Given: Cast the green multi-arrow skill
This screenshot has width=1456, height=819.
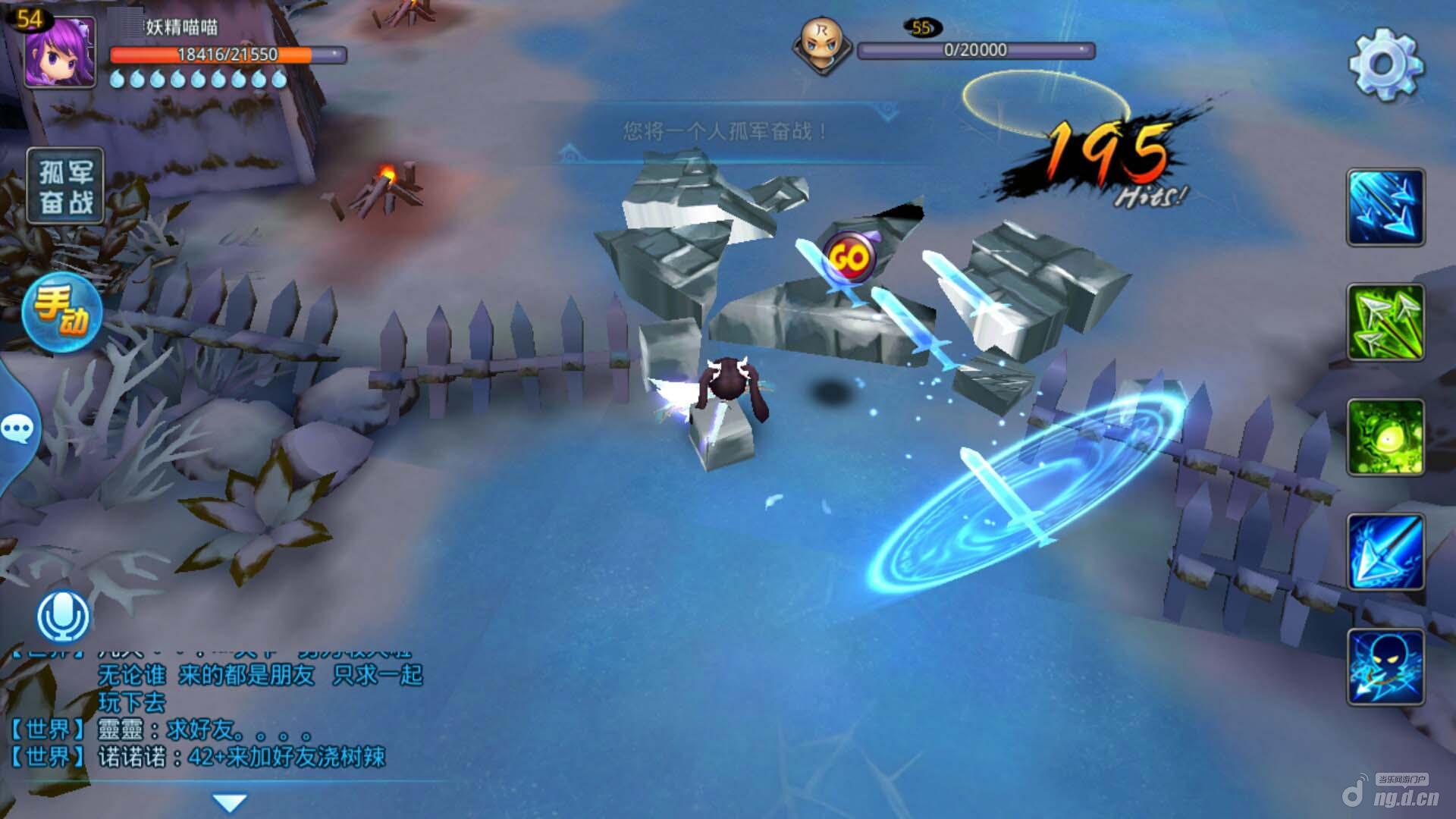Looking at the screenshot, I should coord(1385,322).
